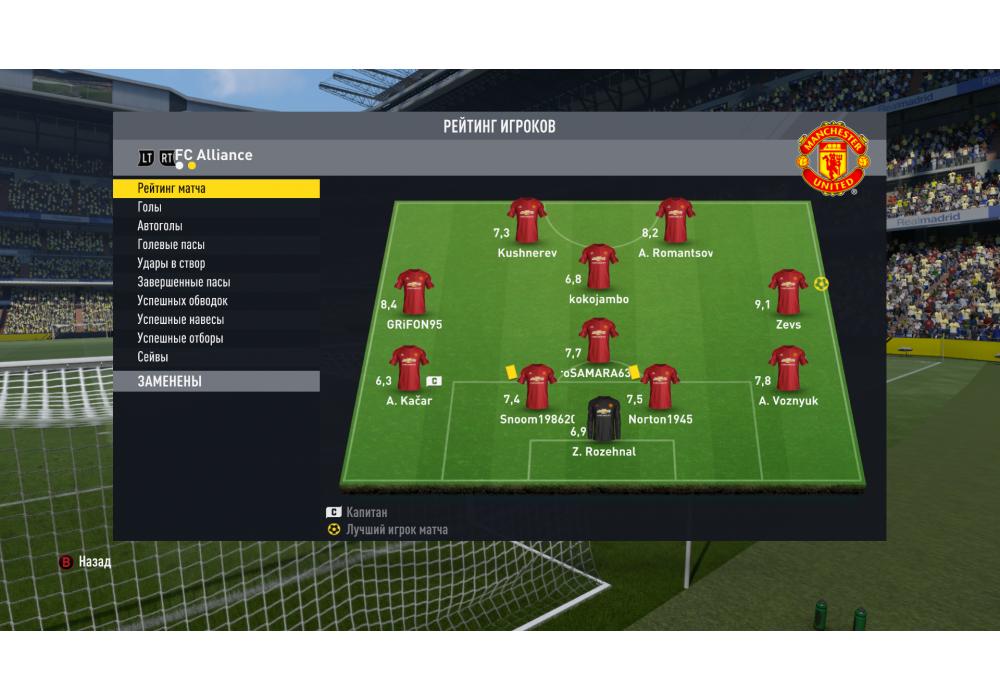Select player Norton1945

660,387
